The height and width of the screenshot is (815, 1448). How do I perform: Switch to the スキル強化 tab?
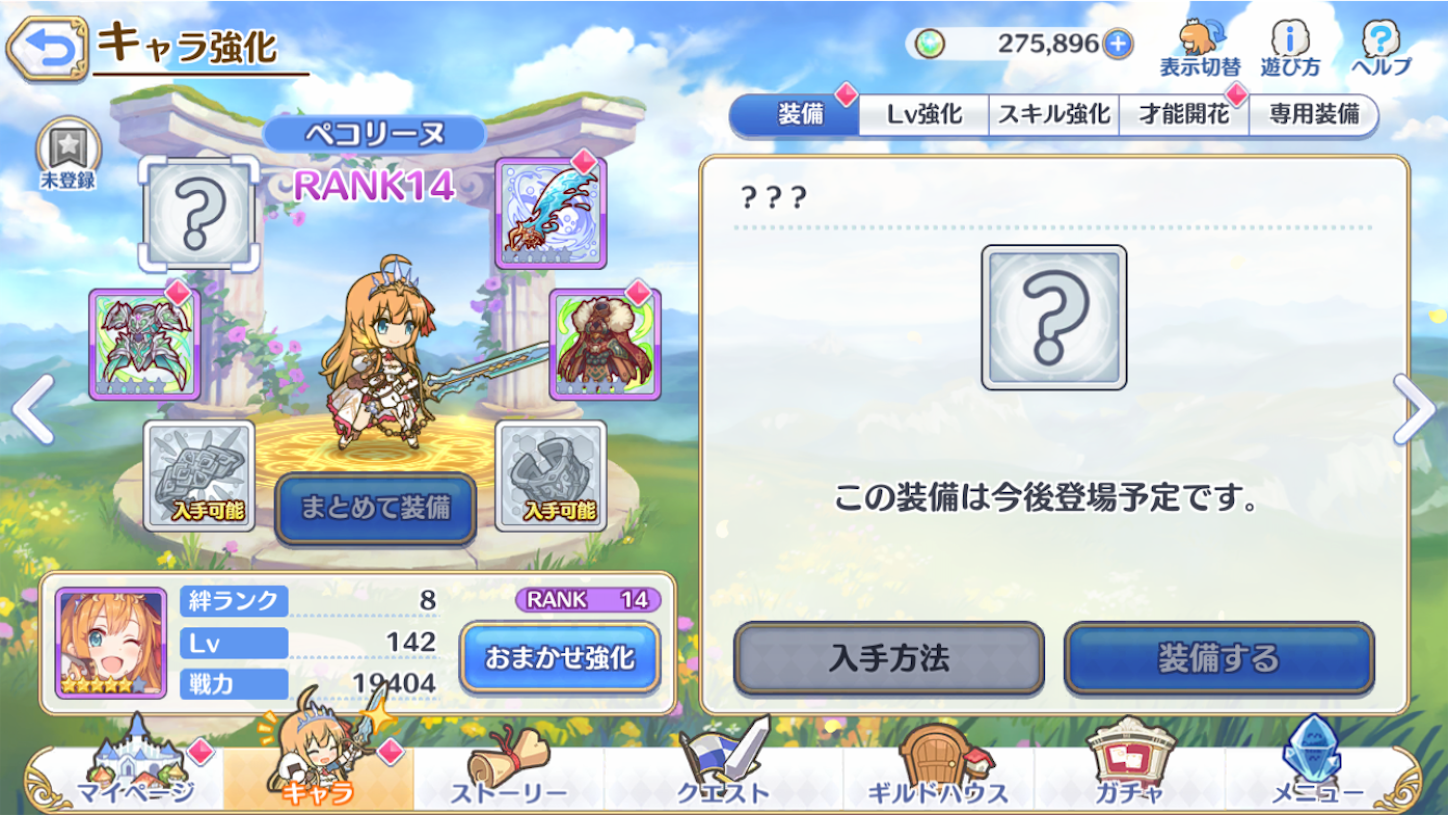1051,115
